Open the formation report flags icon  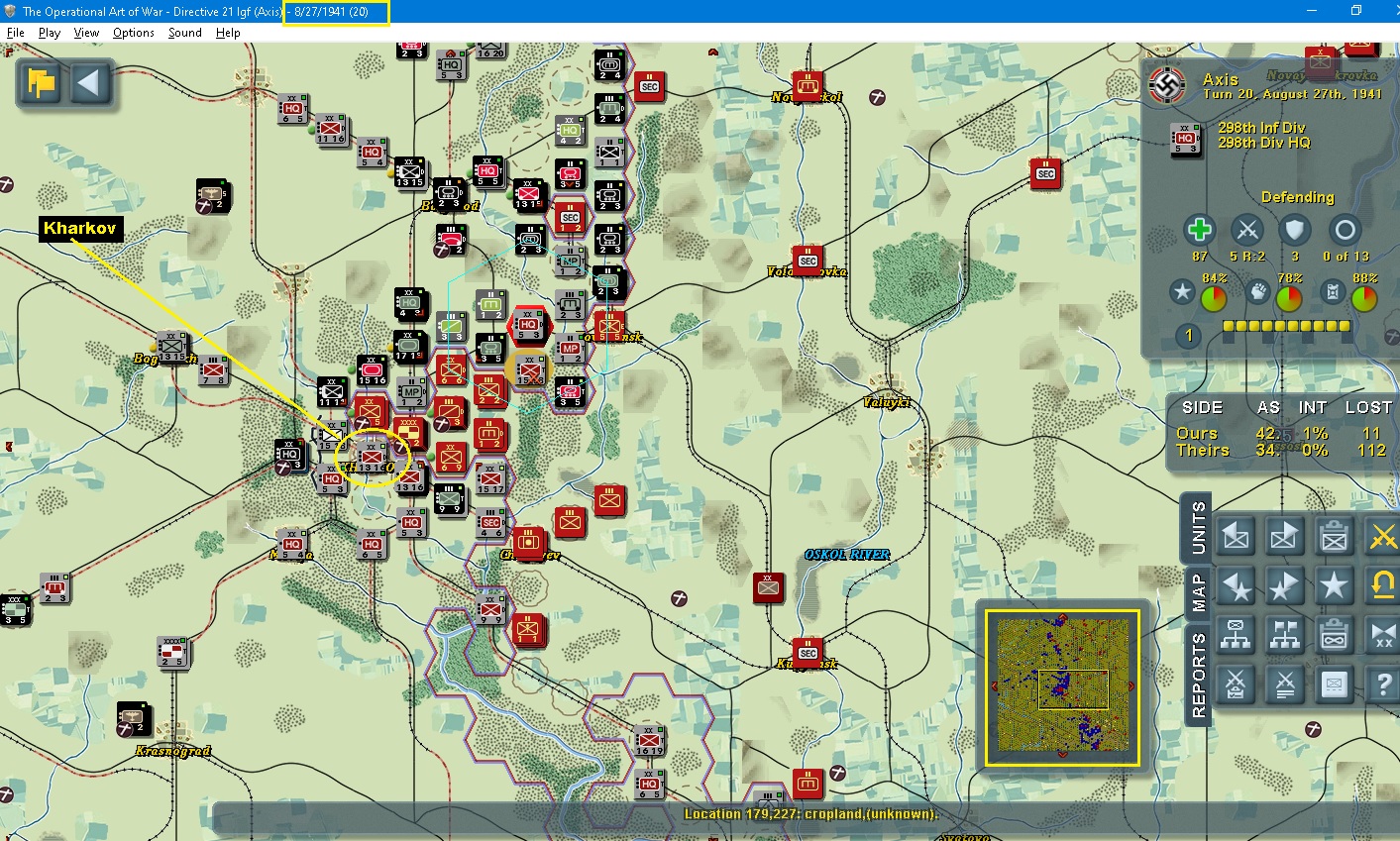point(1284,635)
